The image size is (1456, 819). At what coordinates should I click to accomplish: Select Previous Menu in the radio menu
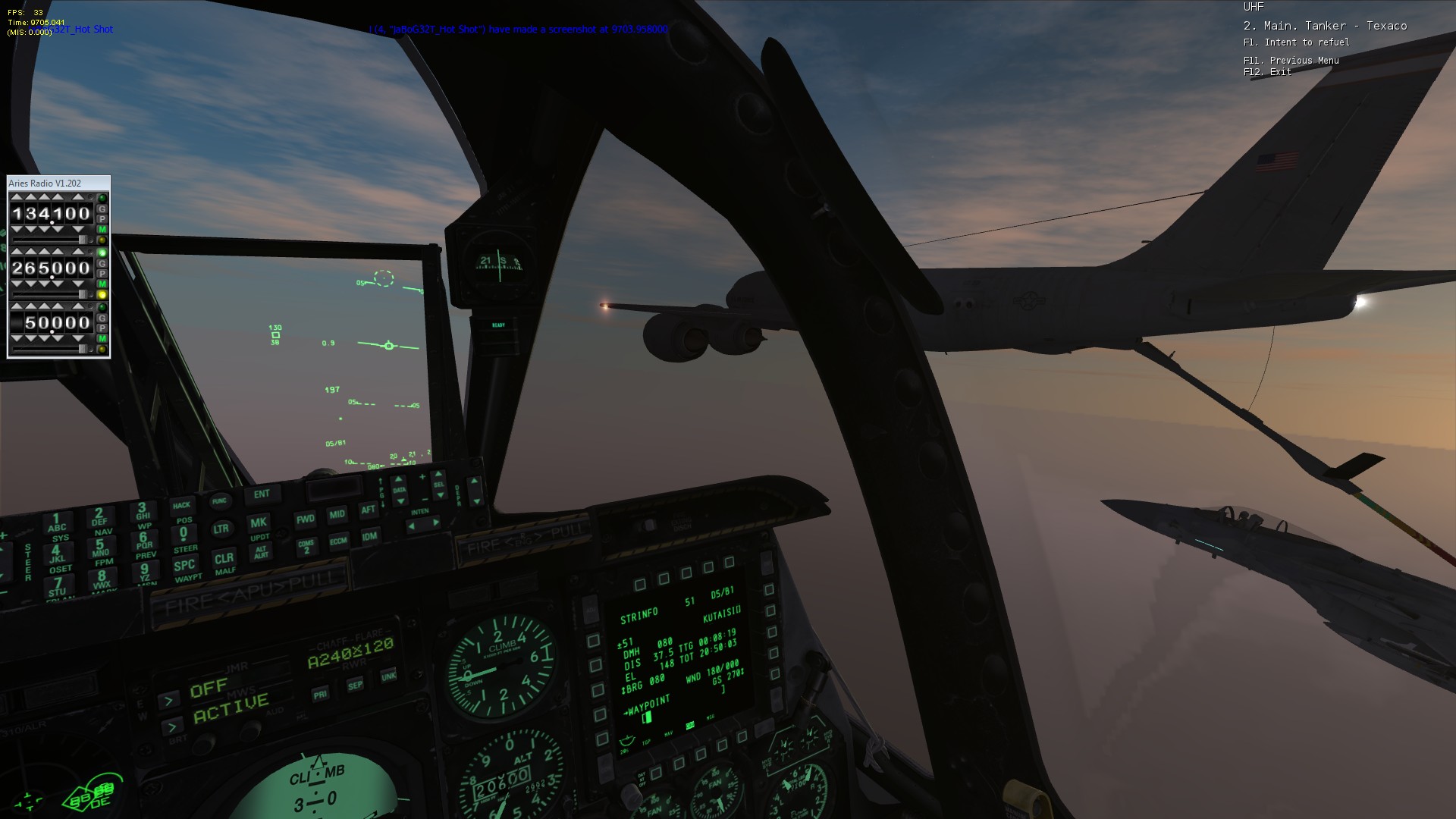click(x=1291, y=61)
